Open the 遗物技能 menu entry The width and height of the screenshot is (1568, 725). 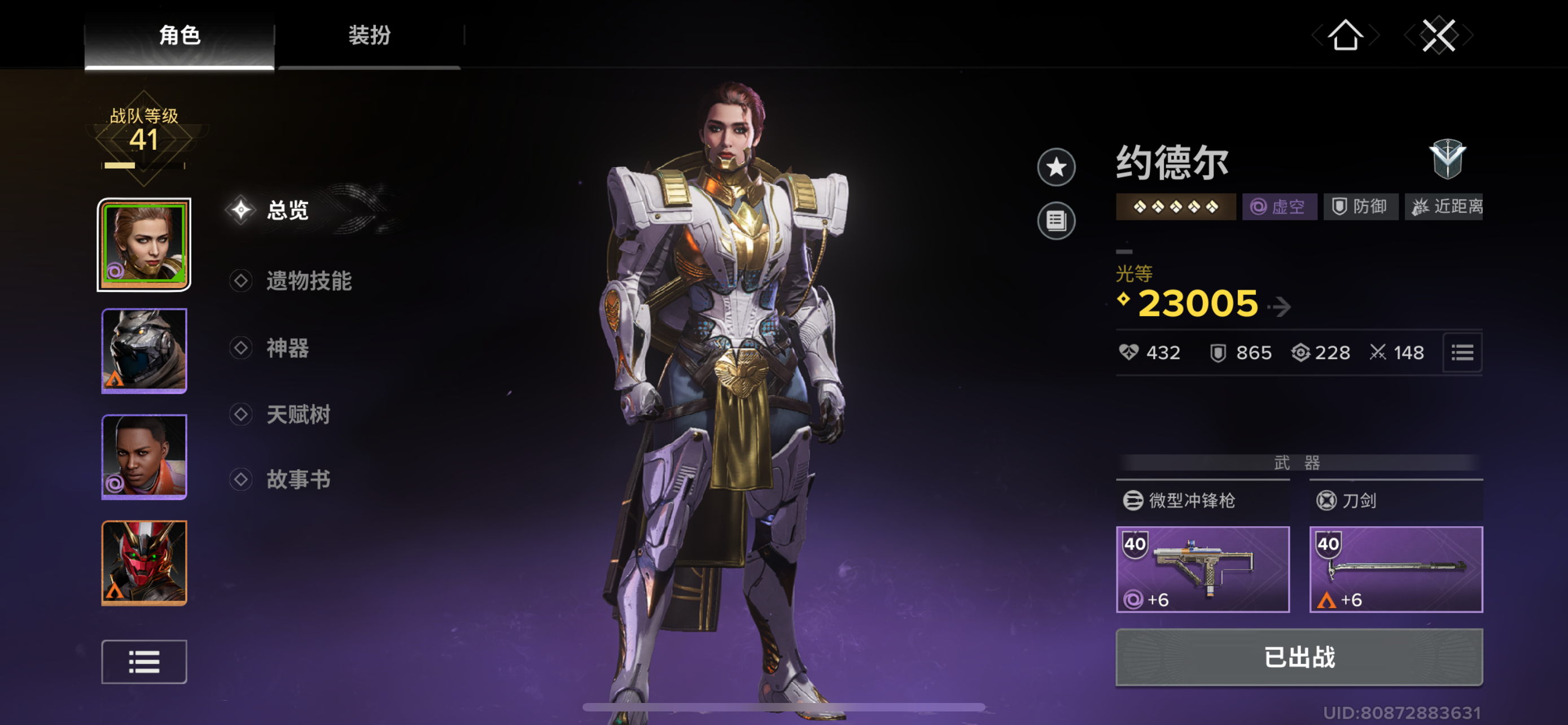308,281
